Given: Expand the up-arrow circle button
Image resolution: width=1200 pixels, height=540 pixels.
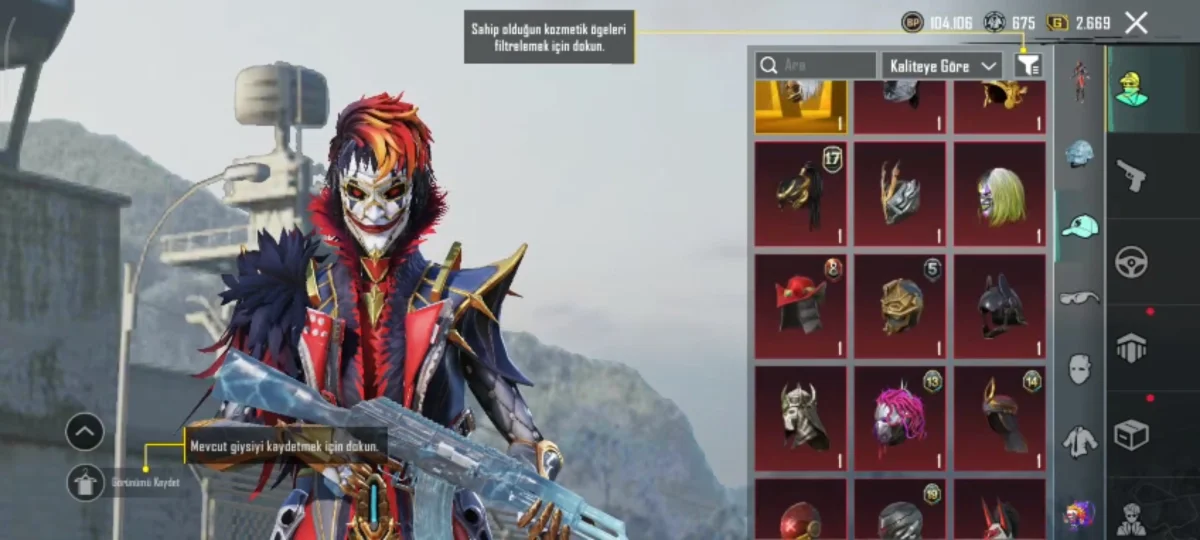Looking at the screenshot, I should pyautogui.click(x=85, y=432).
